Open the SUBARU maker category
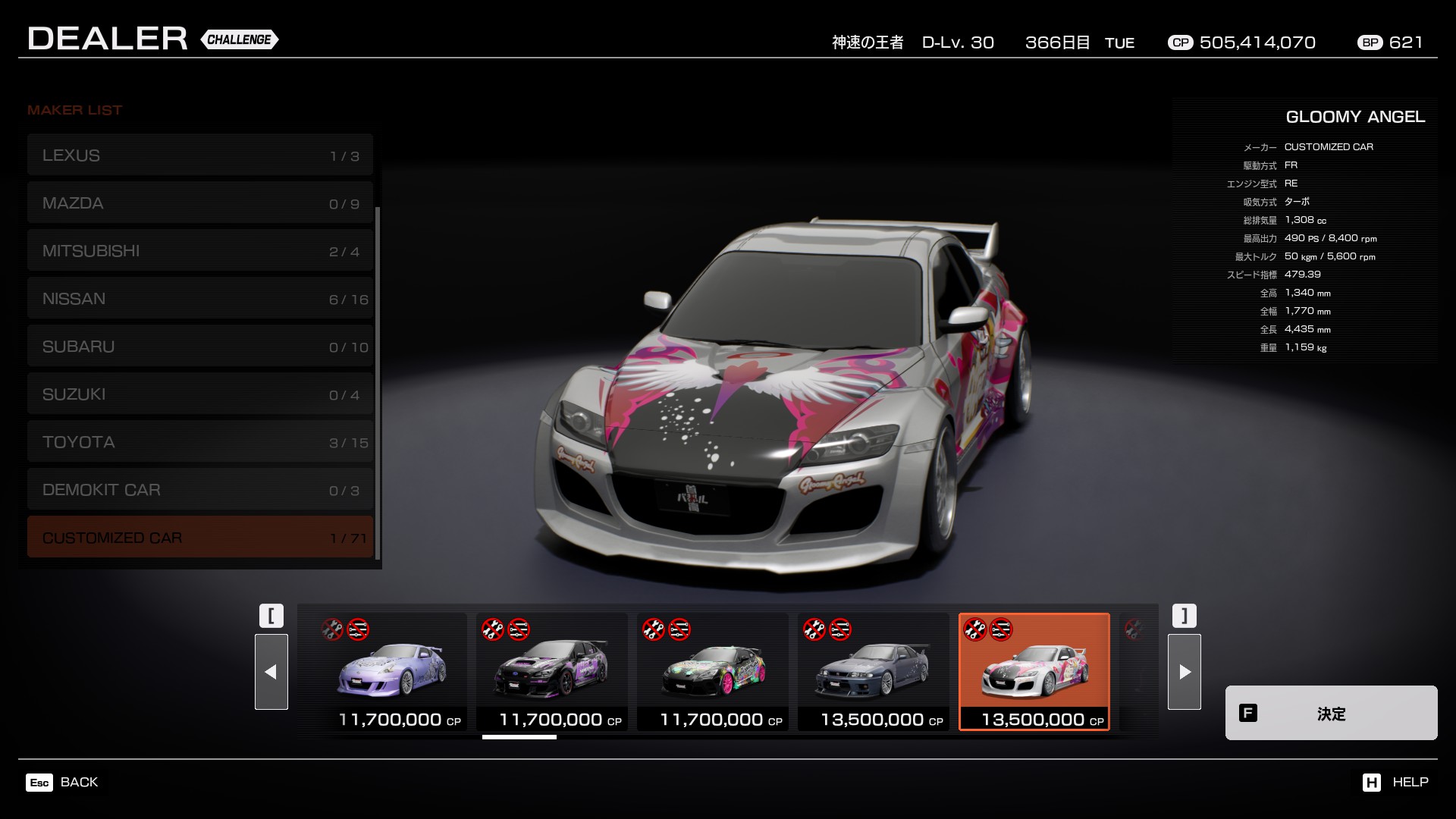This screenshot has height=819, width=1456. pos(199,347)
